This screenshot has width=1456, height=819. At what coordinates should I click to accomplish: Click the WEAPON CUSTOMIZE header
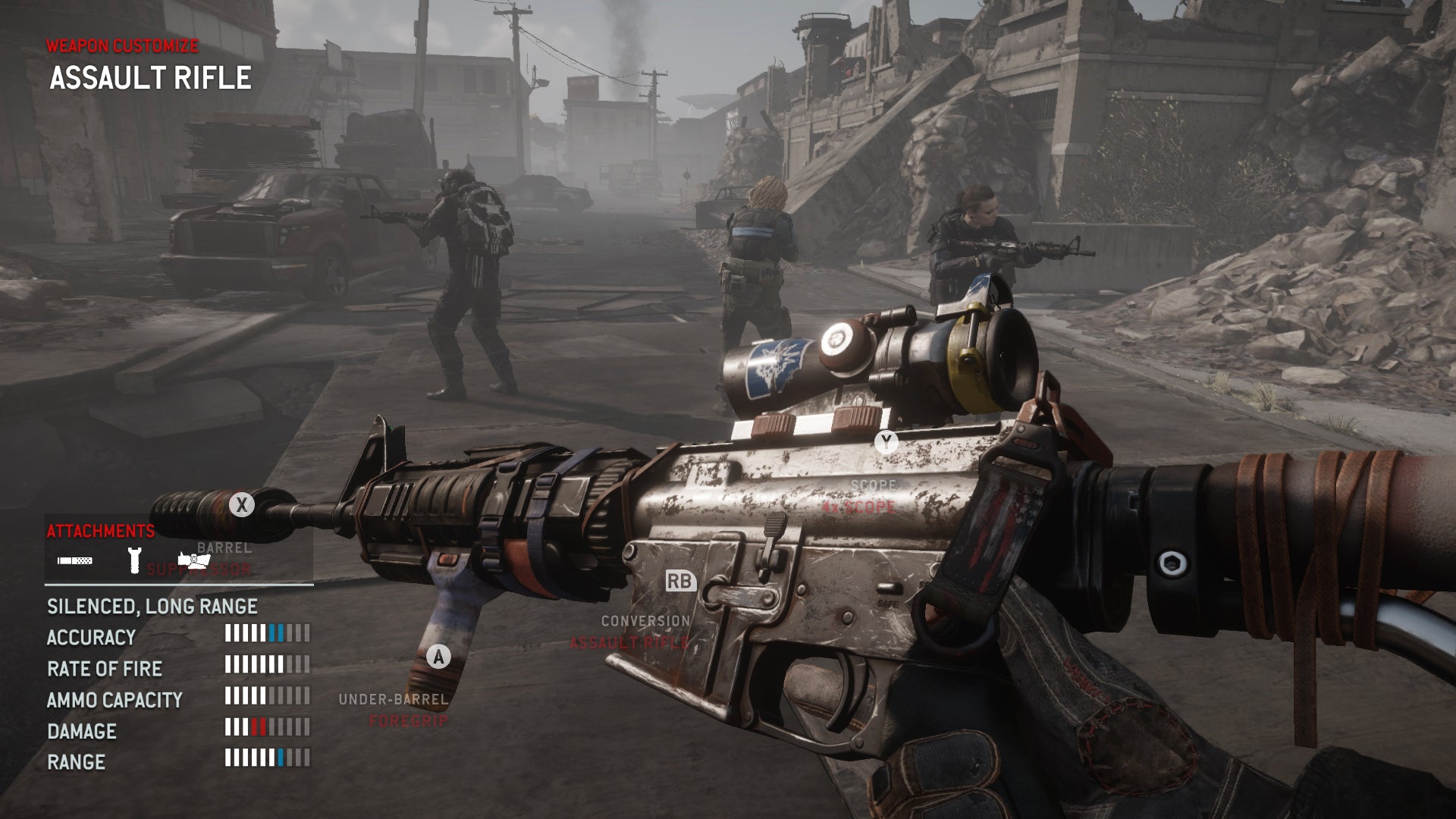(121, 47)
